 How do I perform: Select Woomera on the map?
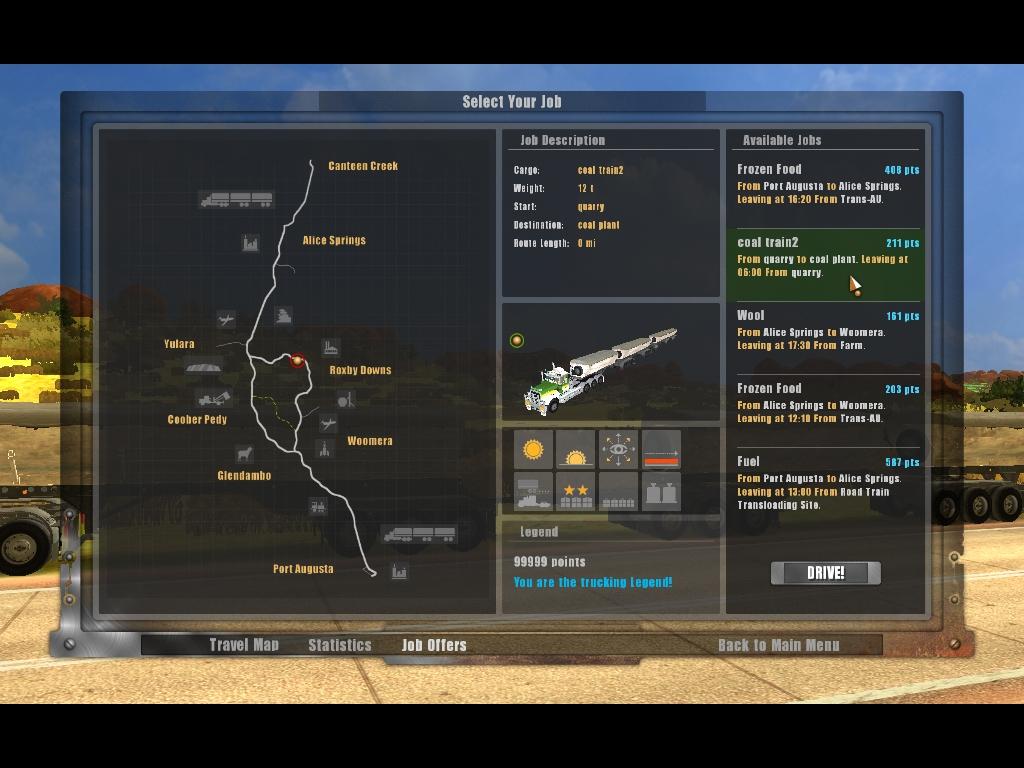point(369,441)
